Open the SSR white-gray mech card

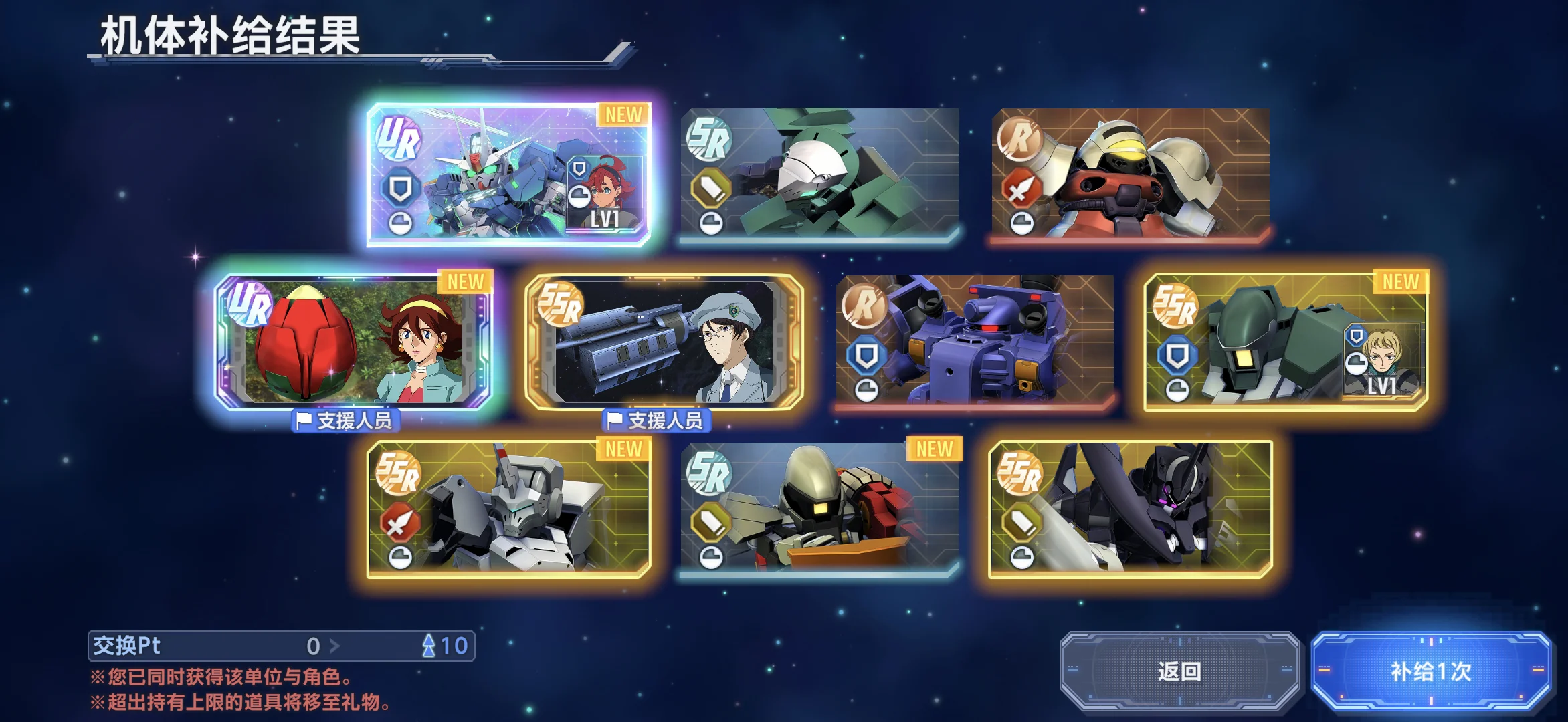point(508,508)
